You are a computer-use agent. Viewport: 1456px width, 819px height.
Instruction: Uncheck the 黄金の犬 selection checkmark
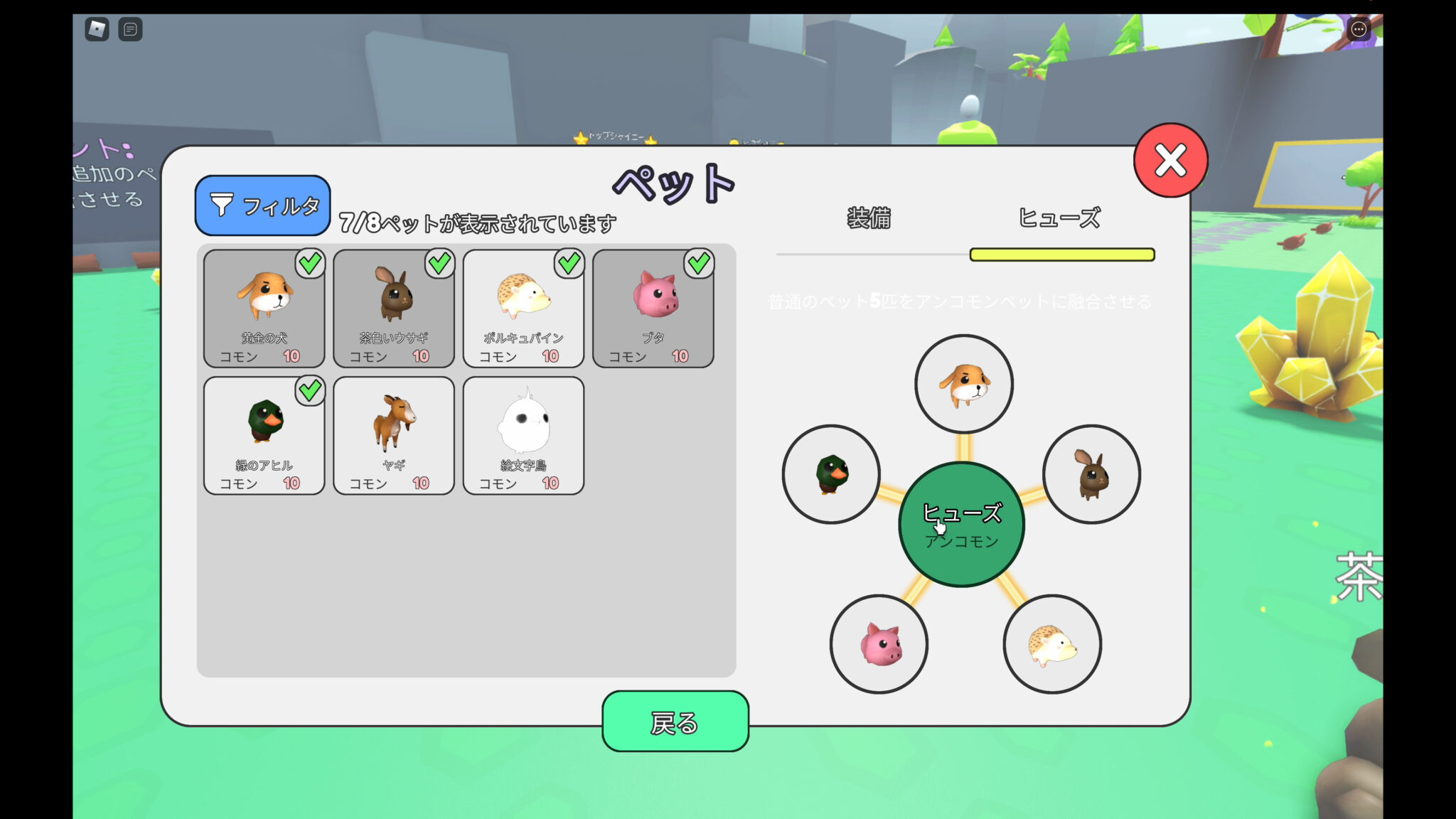coord(309,263)
